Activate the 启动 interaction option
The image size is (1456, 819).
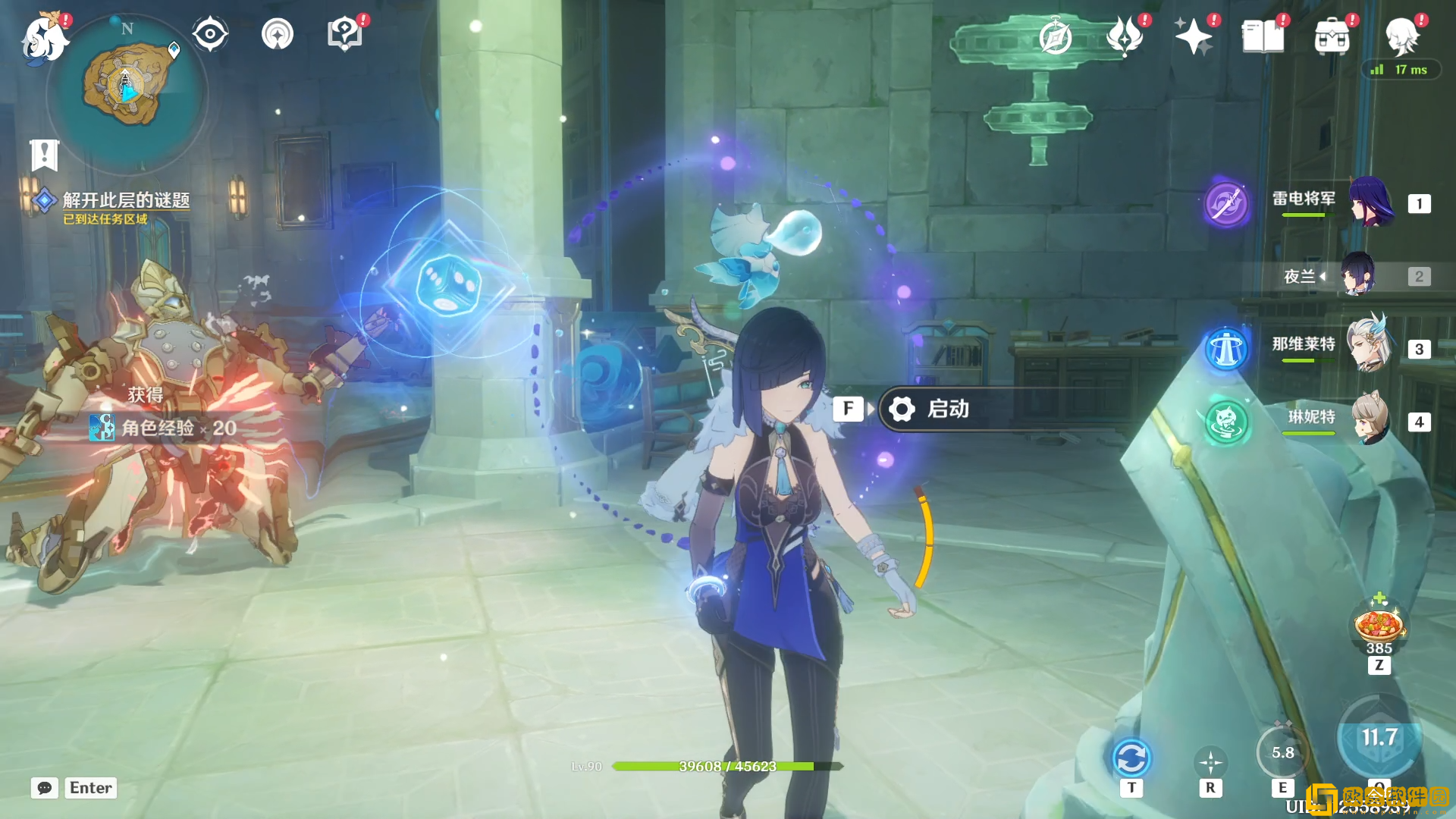pos(948,409)
